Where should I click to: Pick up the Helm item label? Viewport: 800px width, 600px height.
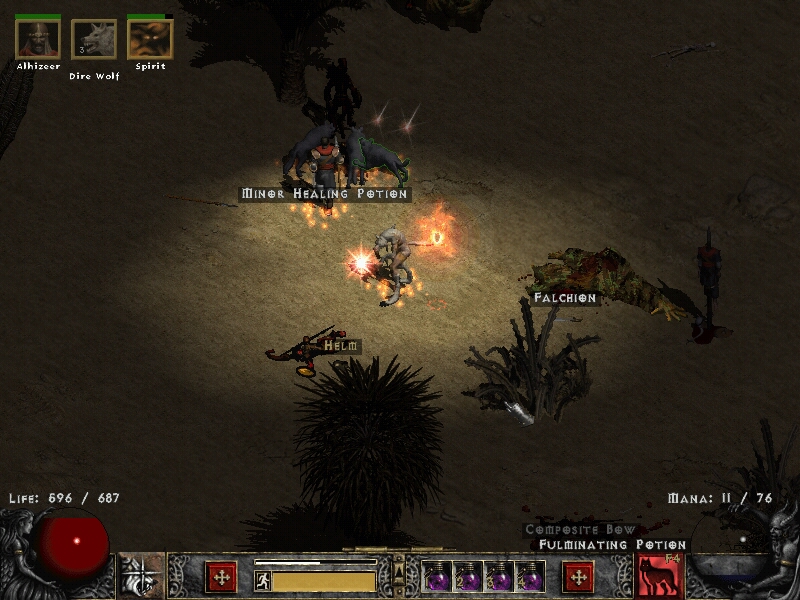point(340,346)
